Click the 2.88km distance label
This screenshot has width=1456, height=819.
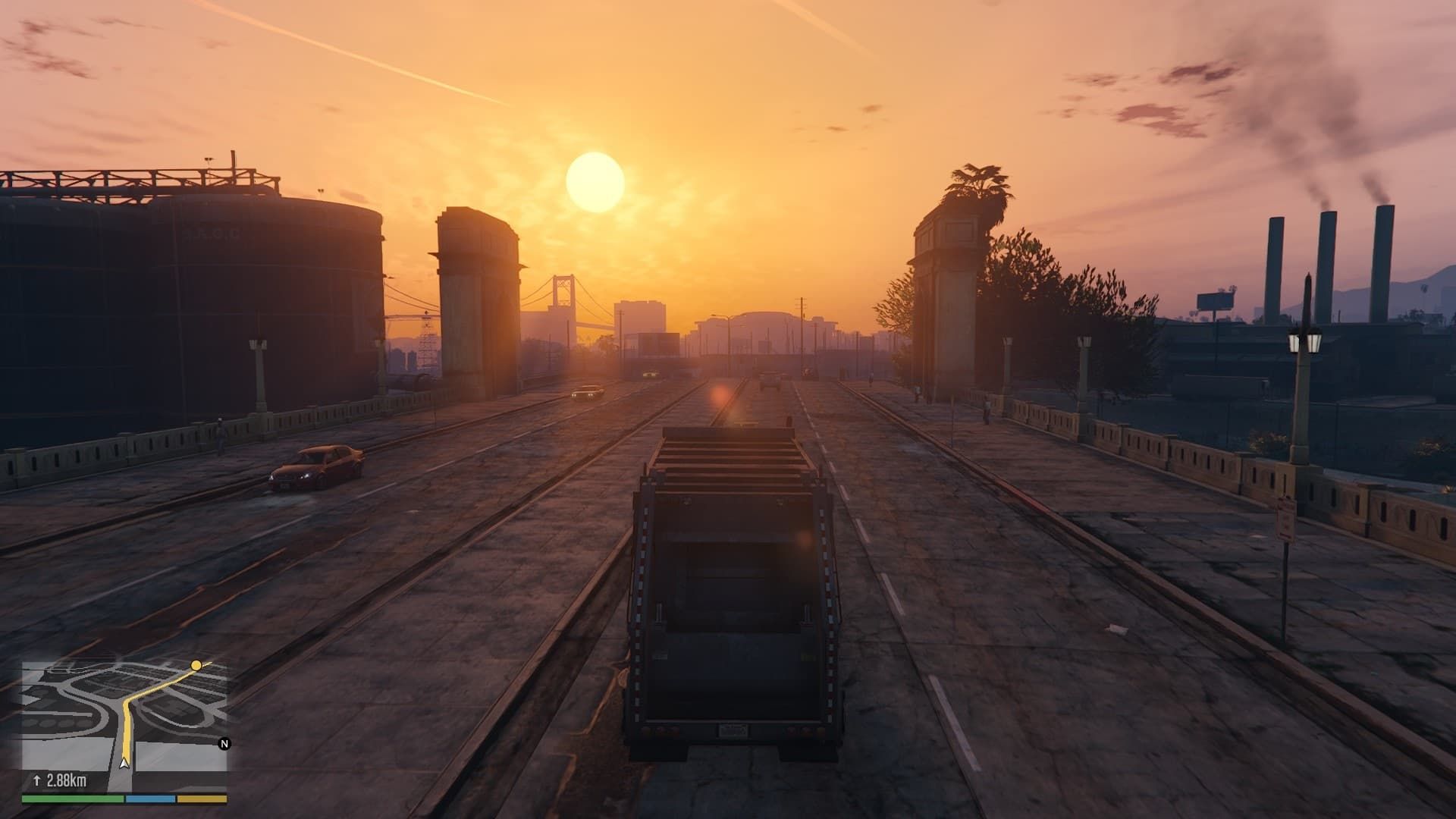(x=66, y=779)
